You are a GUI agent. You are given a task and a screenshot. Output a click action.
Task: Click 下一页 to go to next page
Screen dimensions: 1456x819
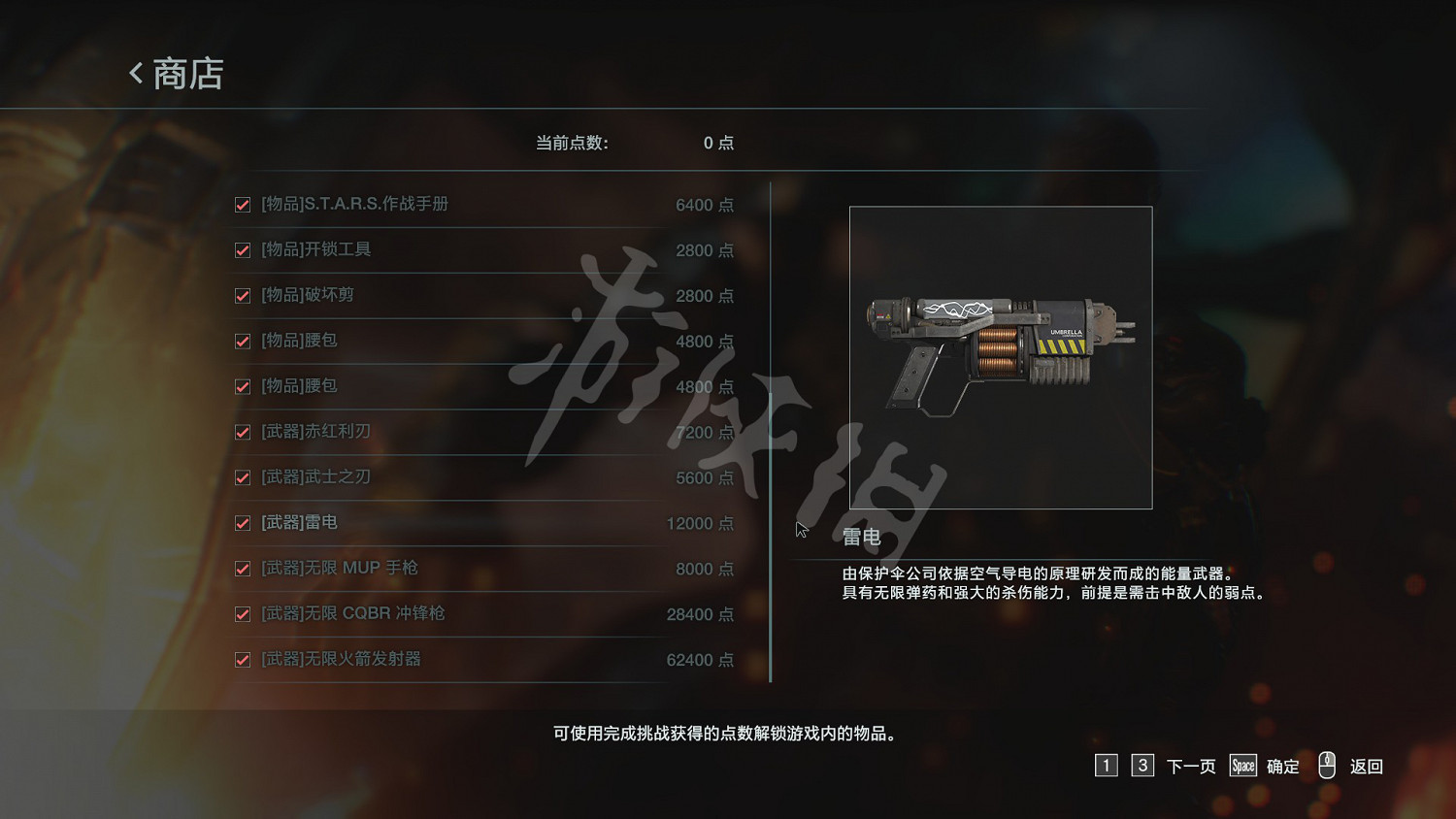[1188, 766]
